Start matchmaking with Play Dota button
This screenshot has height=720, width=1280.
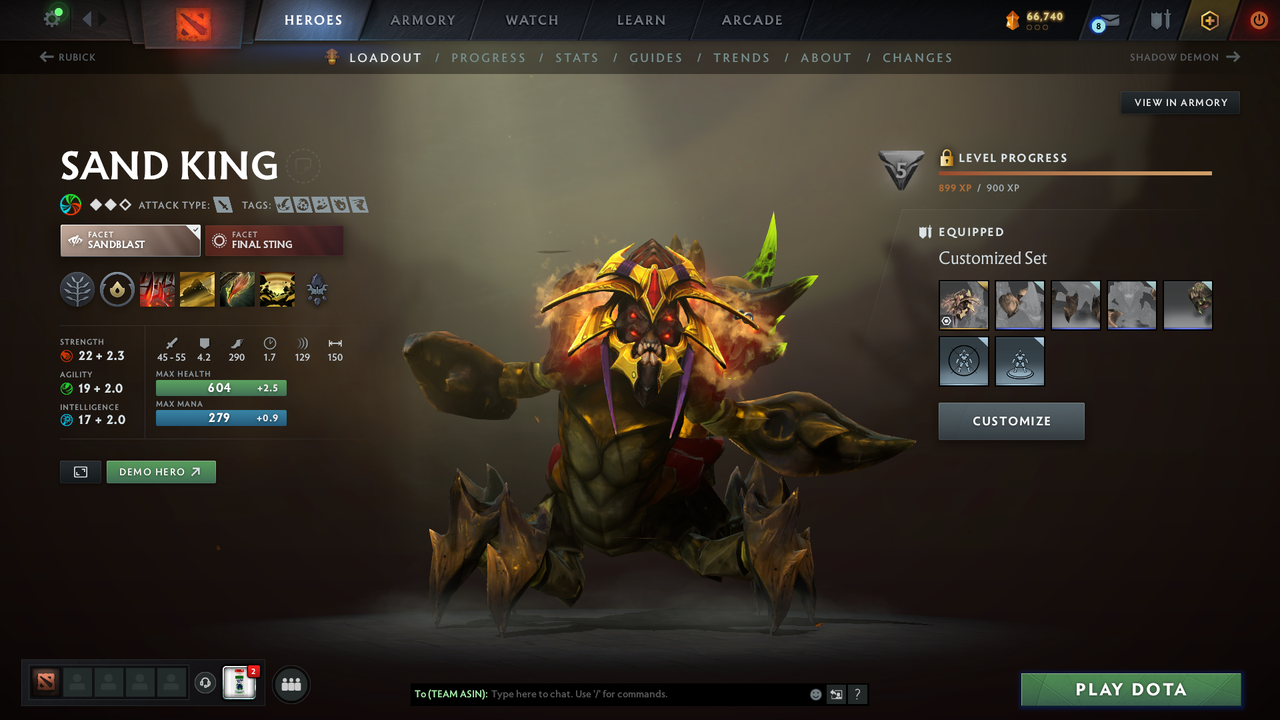[1130, 690]
